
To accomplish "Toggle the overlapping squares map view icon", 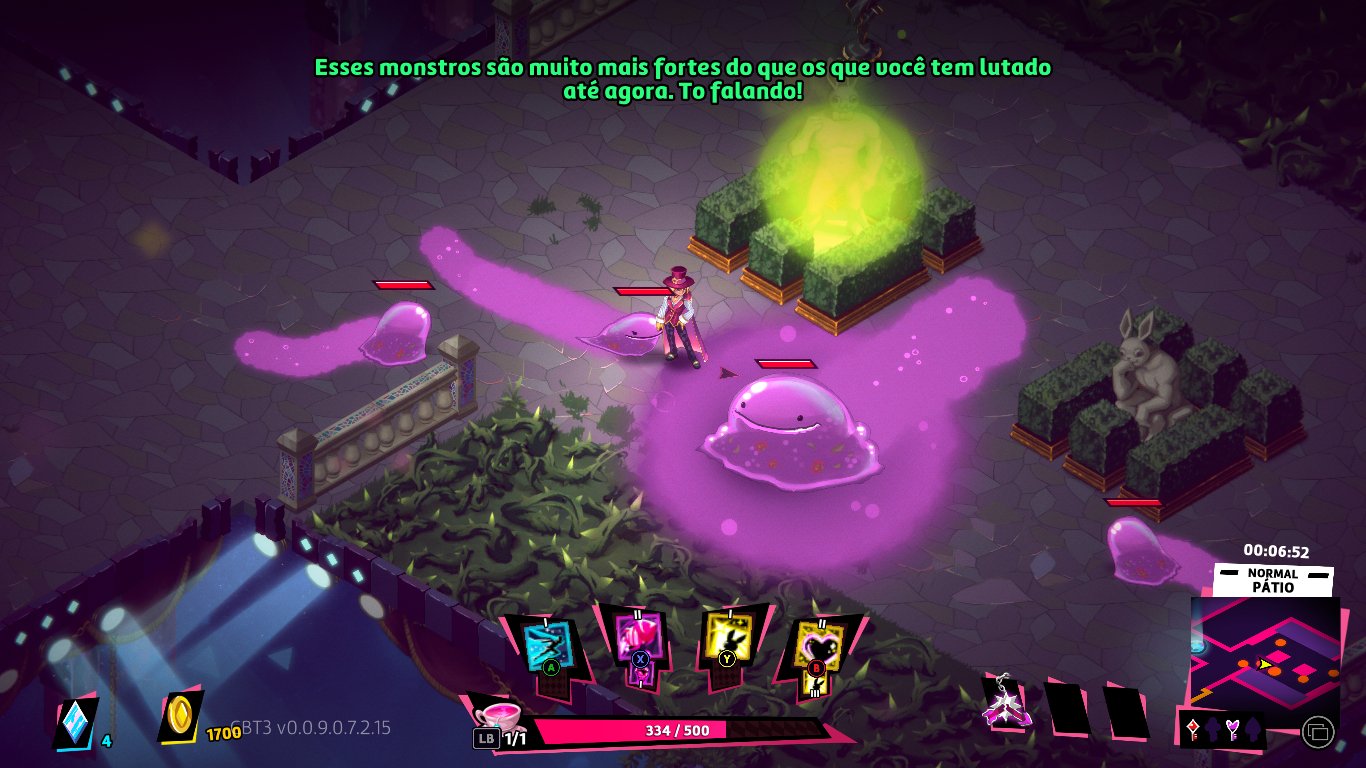I will [1319, 730].
